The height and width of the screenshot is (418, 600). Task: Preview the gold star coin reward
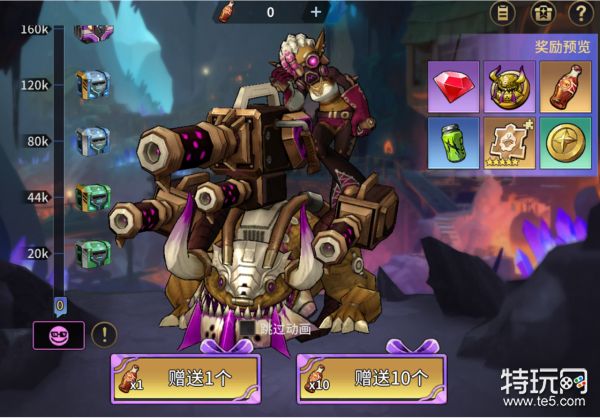(x=566, y=143)
